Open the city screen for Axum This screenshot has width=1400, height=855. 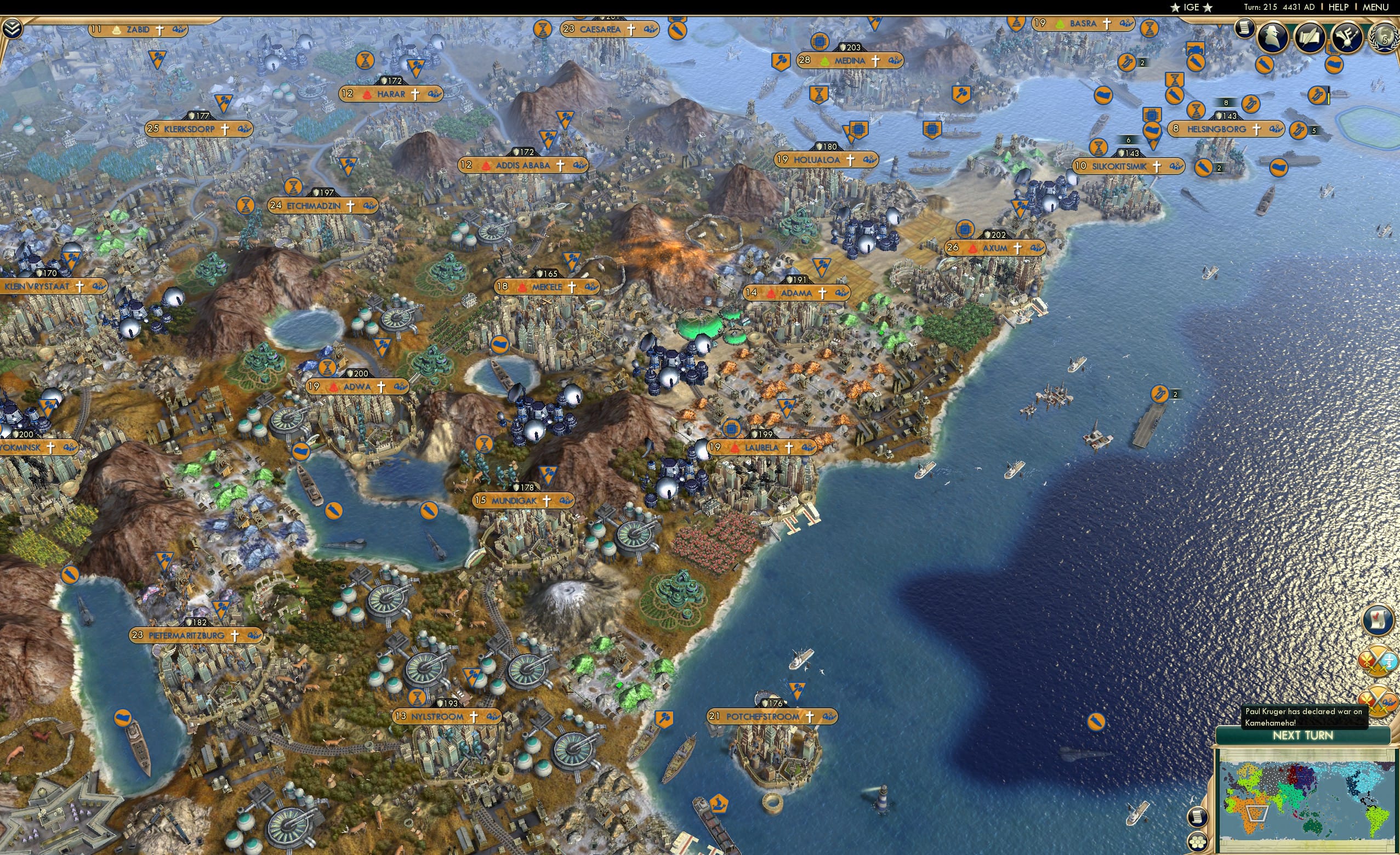click(x=995, y=248)
